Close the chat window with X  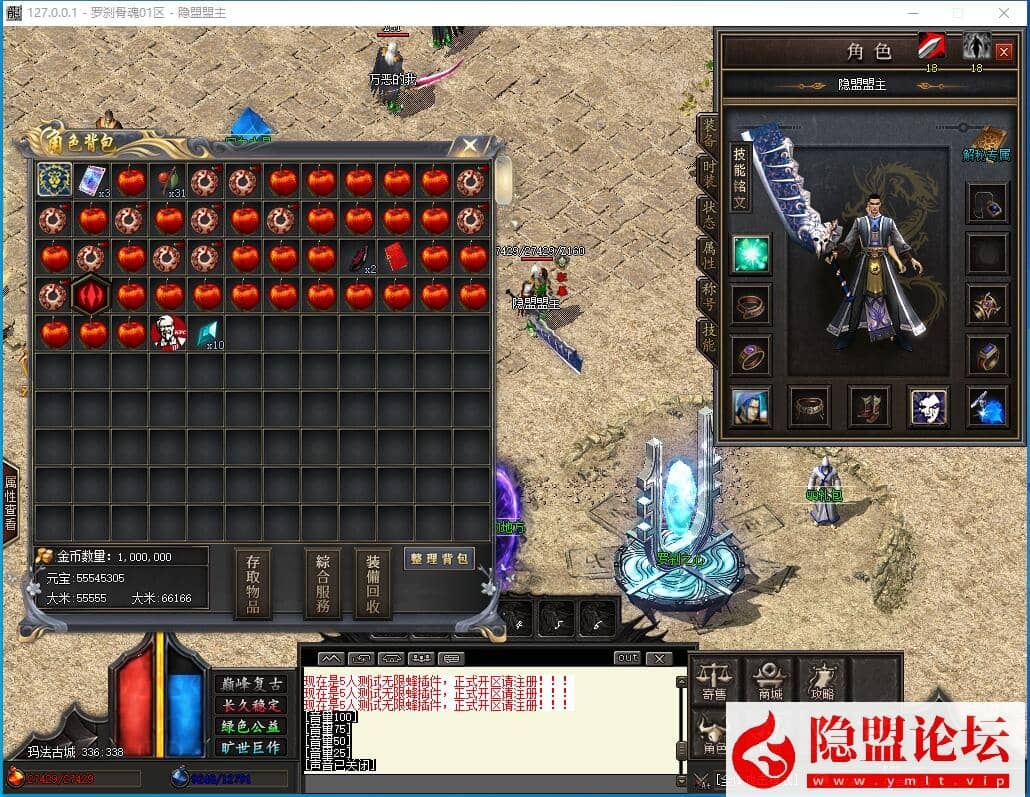(x=659, y=658)
